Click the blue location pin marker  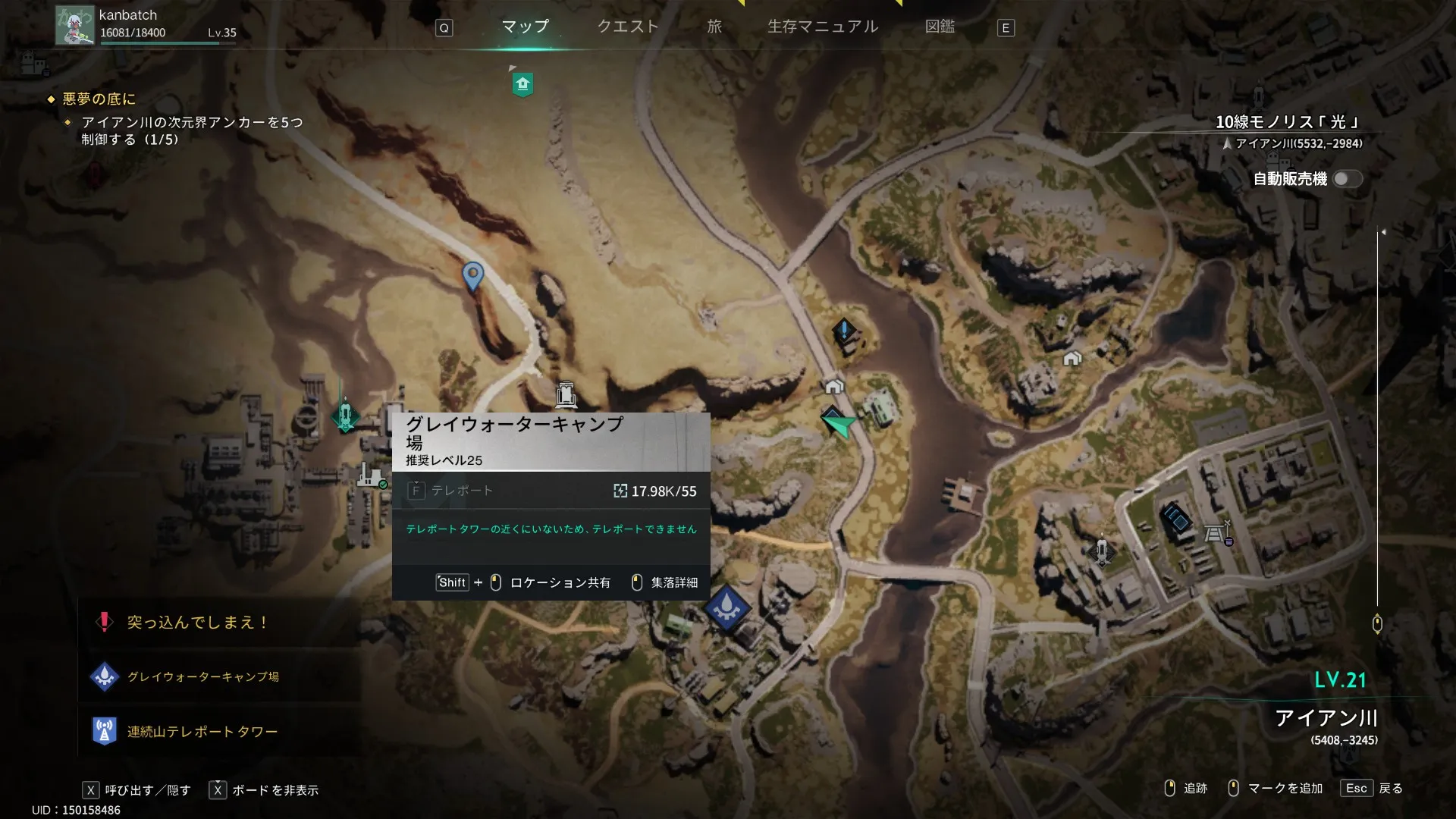[x=472, y=275]
